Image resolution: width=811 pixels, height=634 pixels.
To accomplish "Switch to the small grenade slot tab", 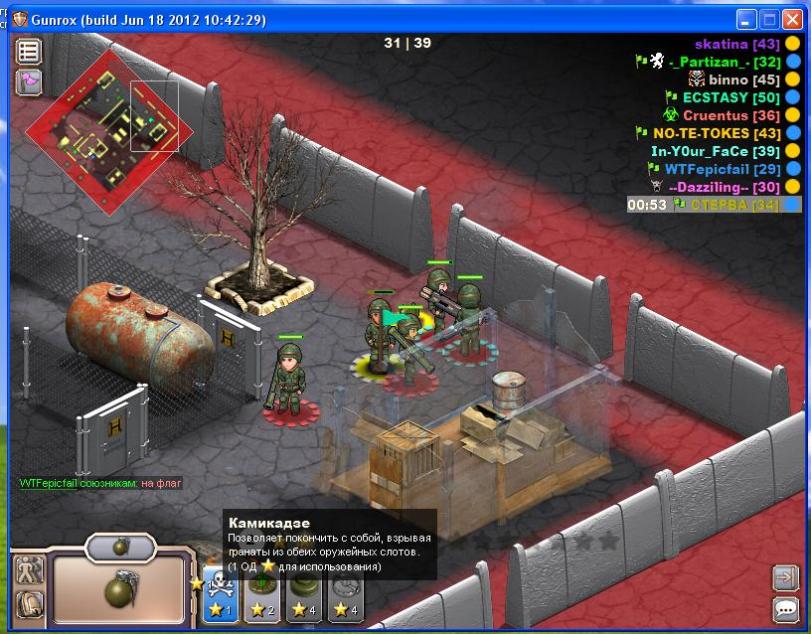I will 121,546.
